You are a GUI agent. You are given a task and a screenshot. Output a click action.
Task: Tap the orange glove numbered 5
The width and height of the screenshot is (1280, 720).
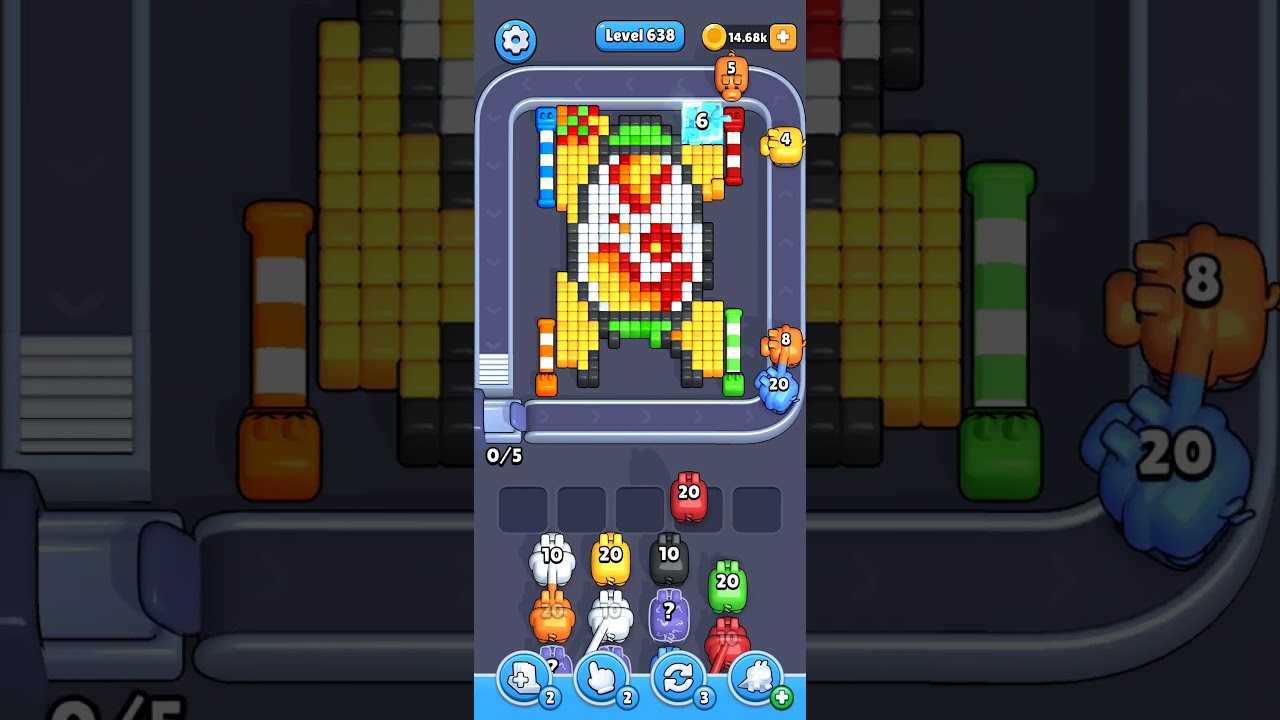732,78
